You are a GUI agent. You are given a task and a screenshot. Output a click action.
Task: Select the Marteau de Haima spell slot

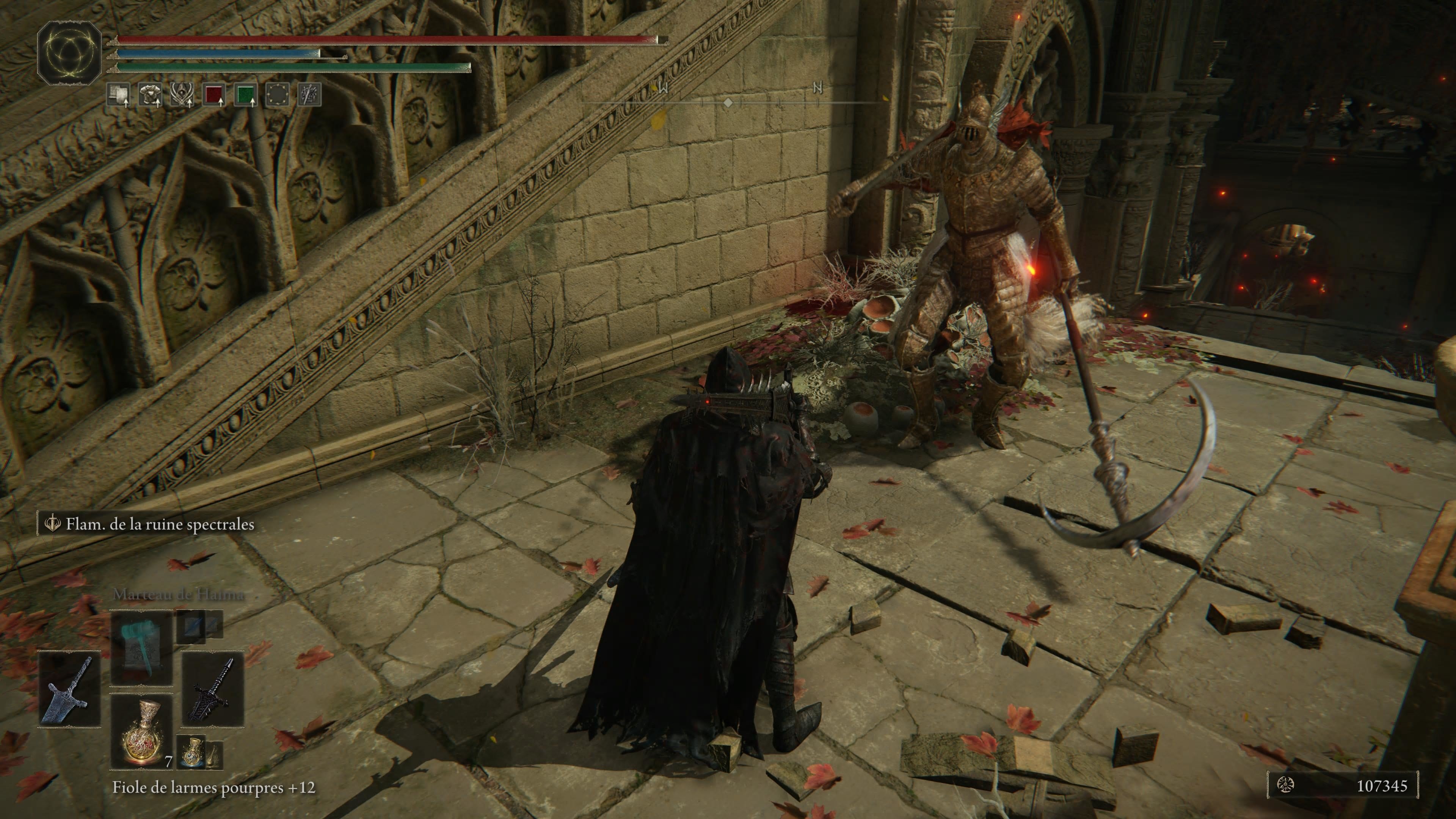click(x=141, y=648)
